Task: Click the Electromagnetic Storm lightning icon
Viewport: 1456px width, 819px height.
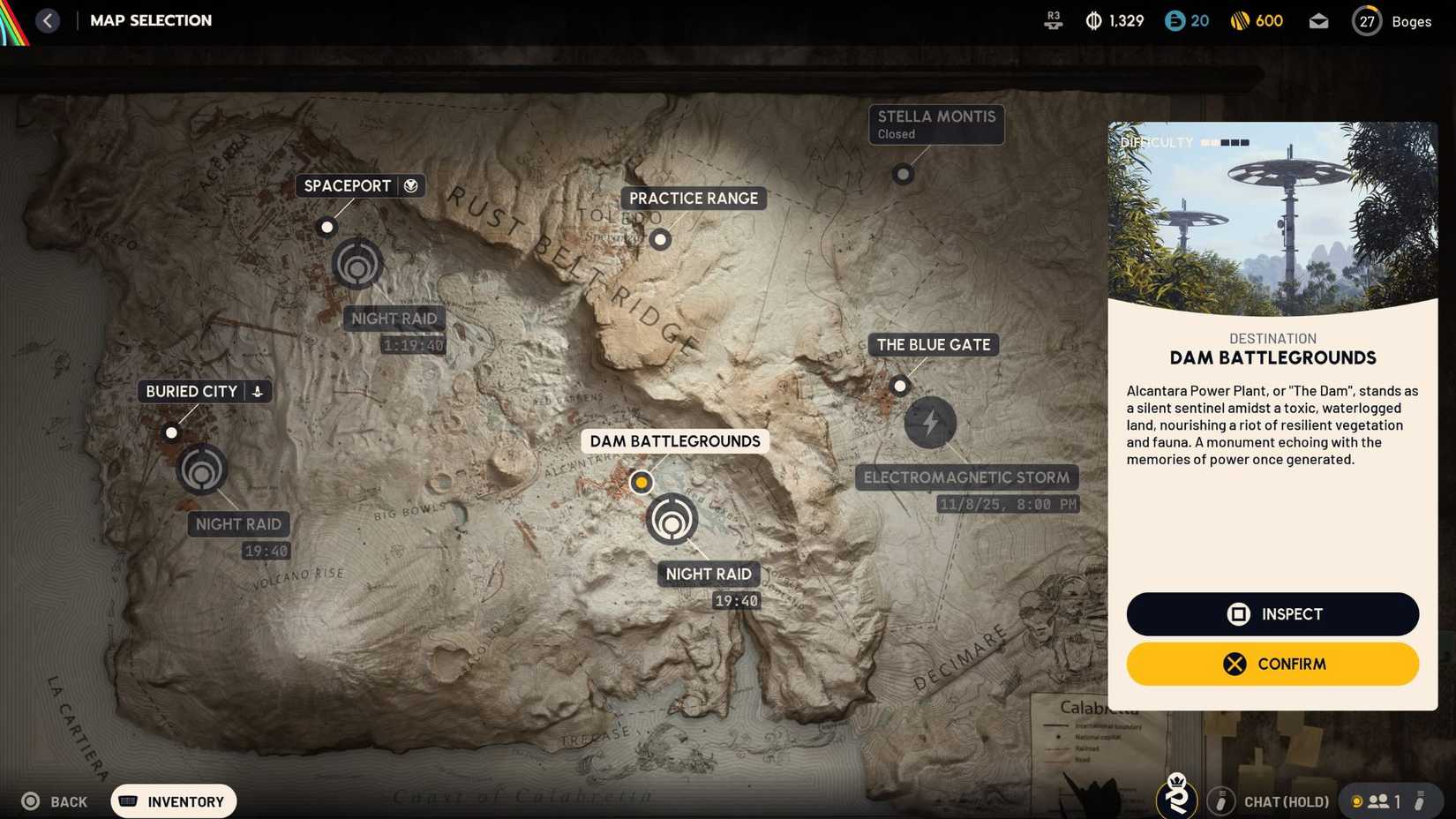Action: (930, 423)
